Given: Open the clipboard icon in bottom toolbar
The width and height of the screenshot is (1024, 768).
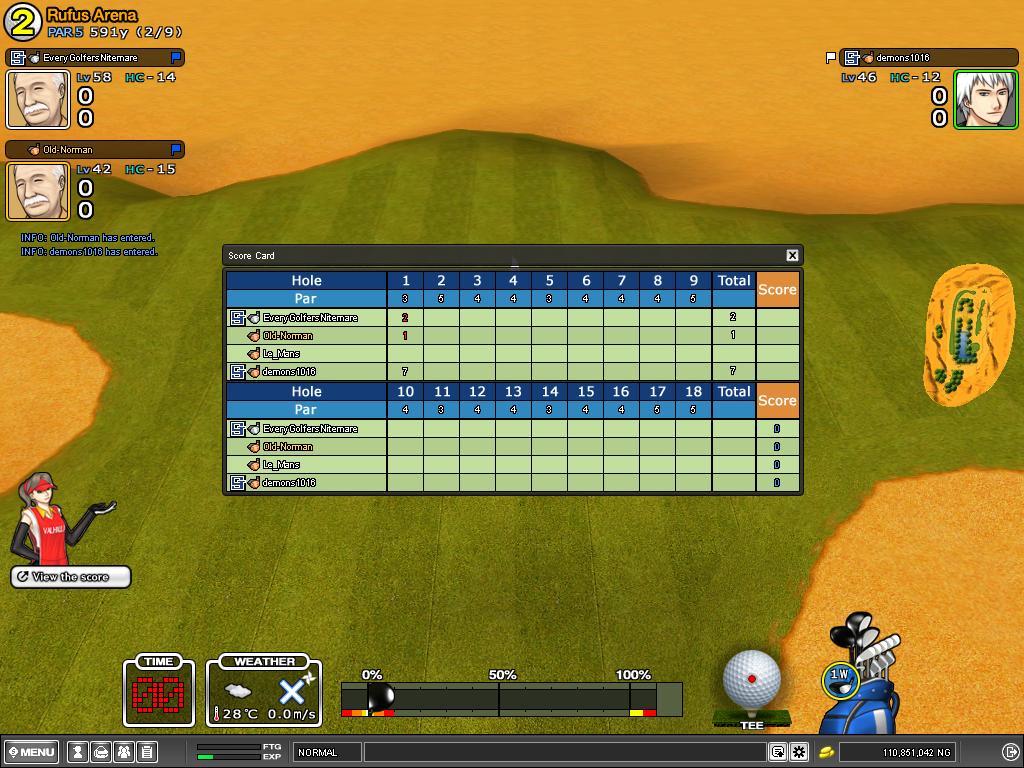Looking at the screenshot, I should tap(146, 752).
